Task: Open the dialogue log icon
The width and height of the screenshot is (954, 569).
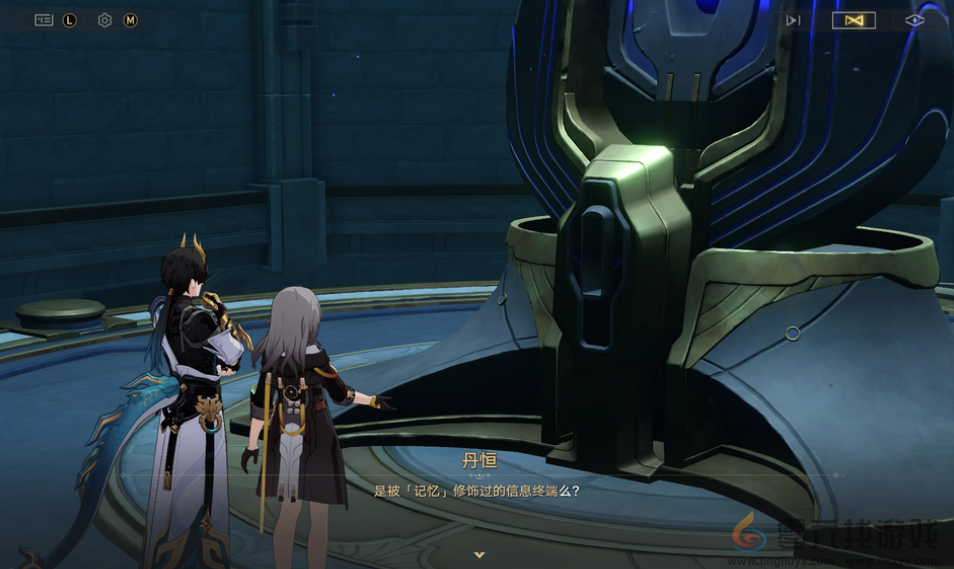Action: tap(44, 20)
